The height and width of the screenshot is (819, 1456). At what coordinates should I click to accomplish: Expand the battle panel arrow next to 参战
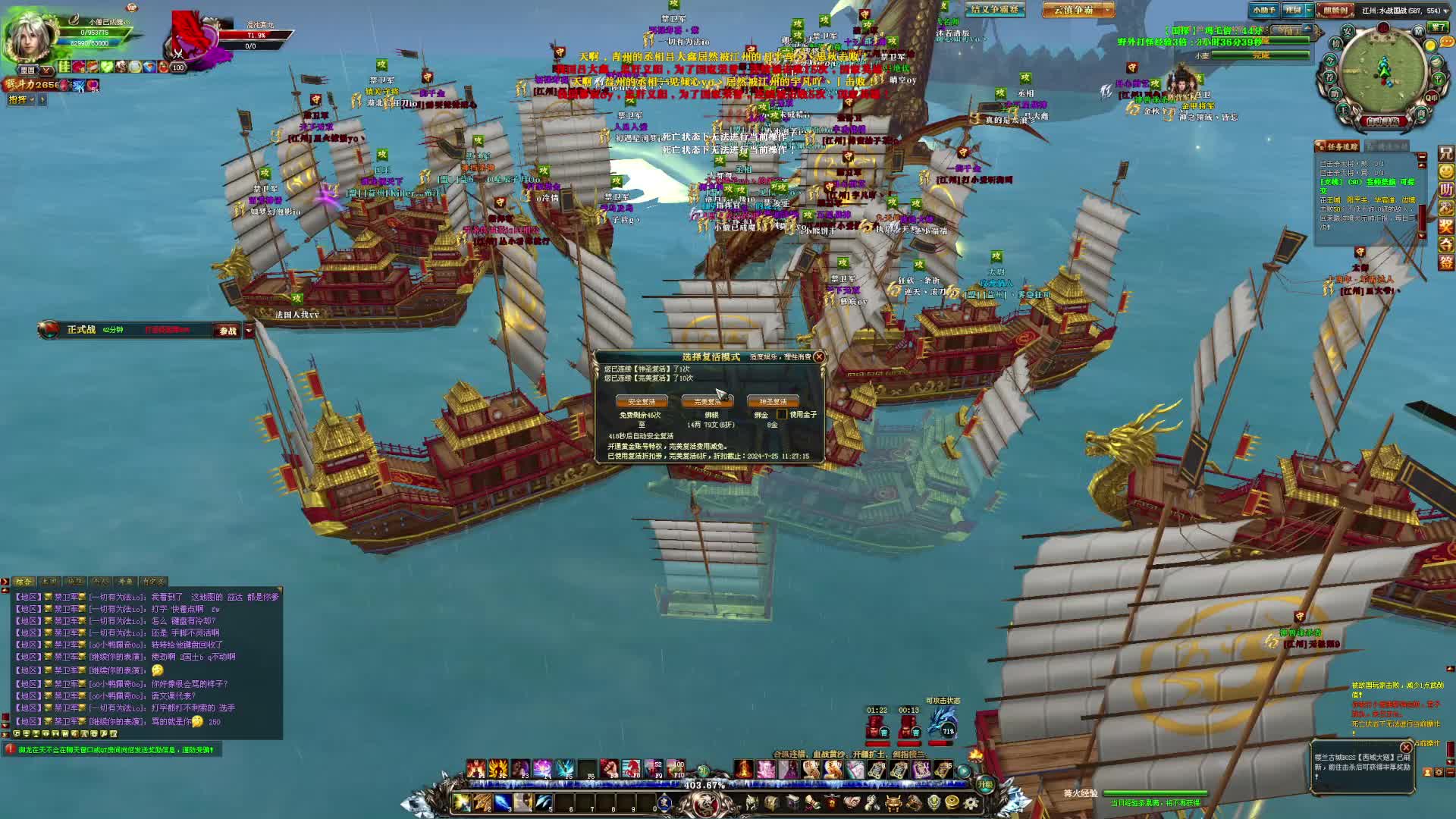pyautogui.click(x=249, y=331)
